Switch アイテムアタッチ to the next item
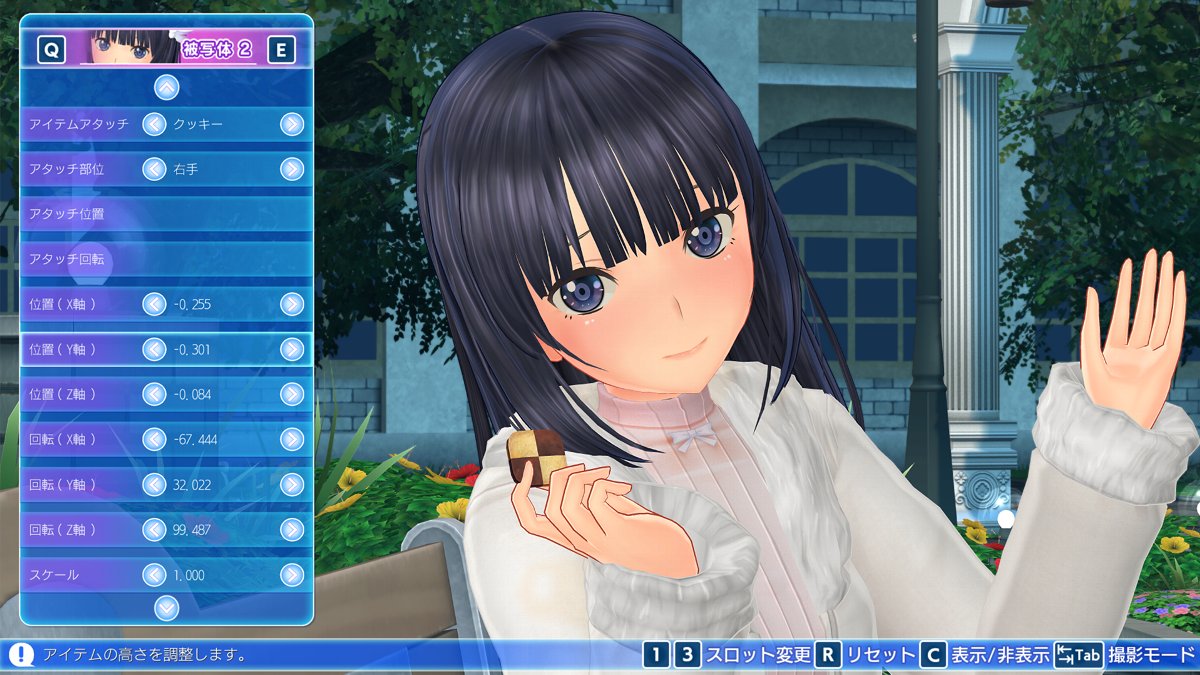Image resolution: width=1200 pixels, height=675 pixels. coord(291,124)
